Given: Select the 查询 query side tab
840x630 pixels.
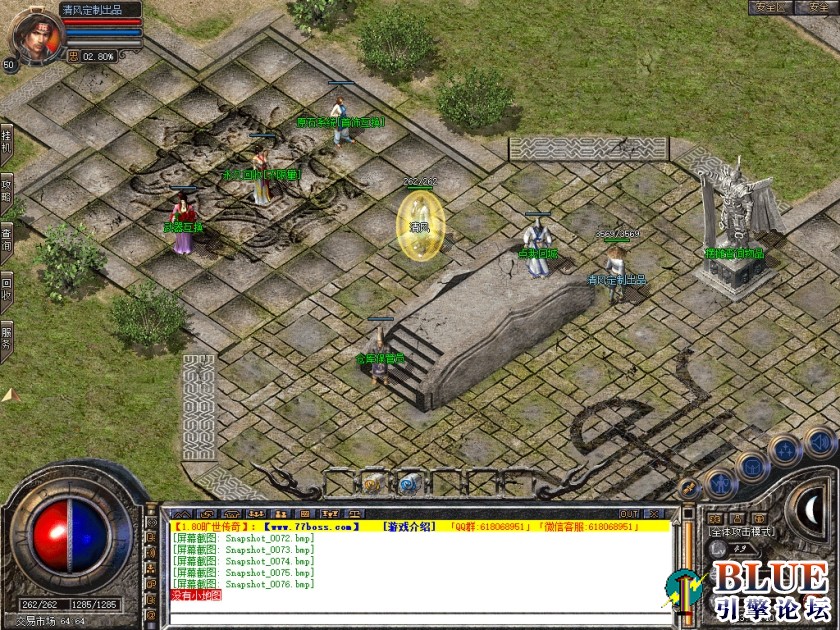Looking at the screenshot, I should tap(6, 237).
